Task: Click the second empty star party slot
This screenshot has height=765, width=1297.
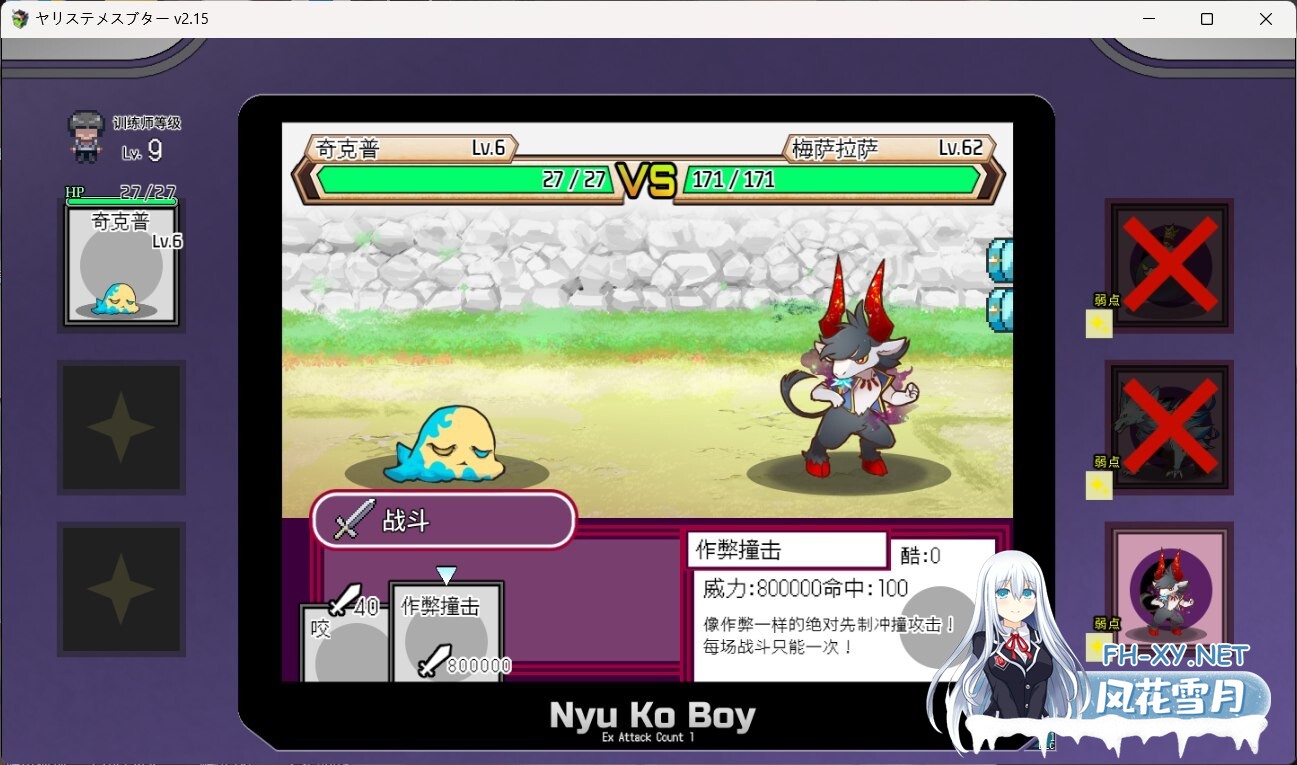Action: coord(121,590)
